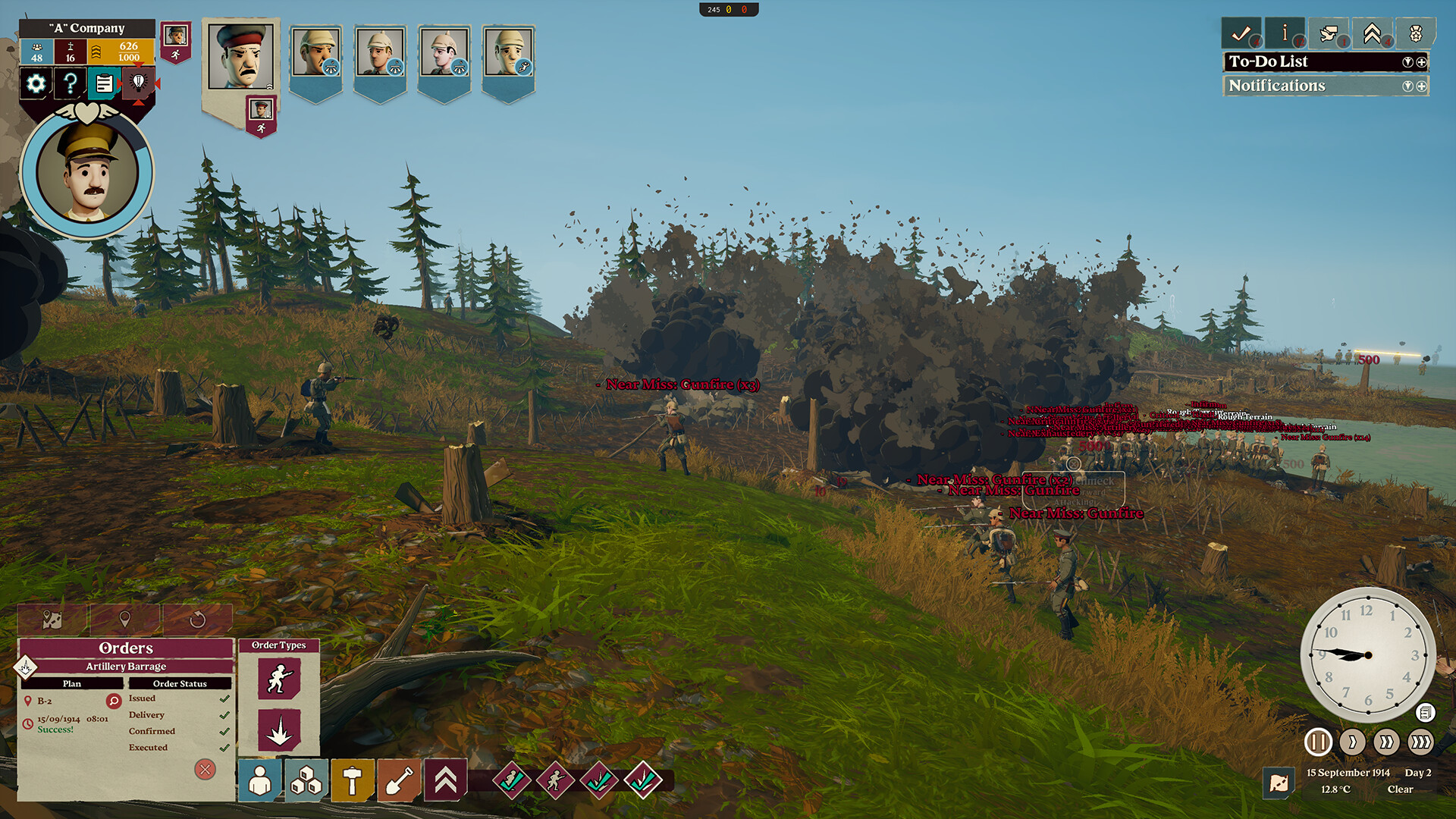Choose the infantry soldier order type
This screenshot has height=819, width=1456.
point(279,678)
